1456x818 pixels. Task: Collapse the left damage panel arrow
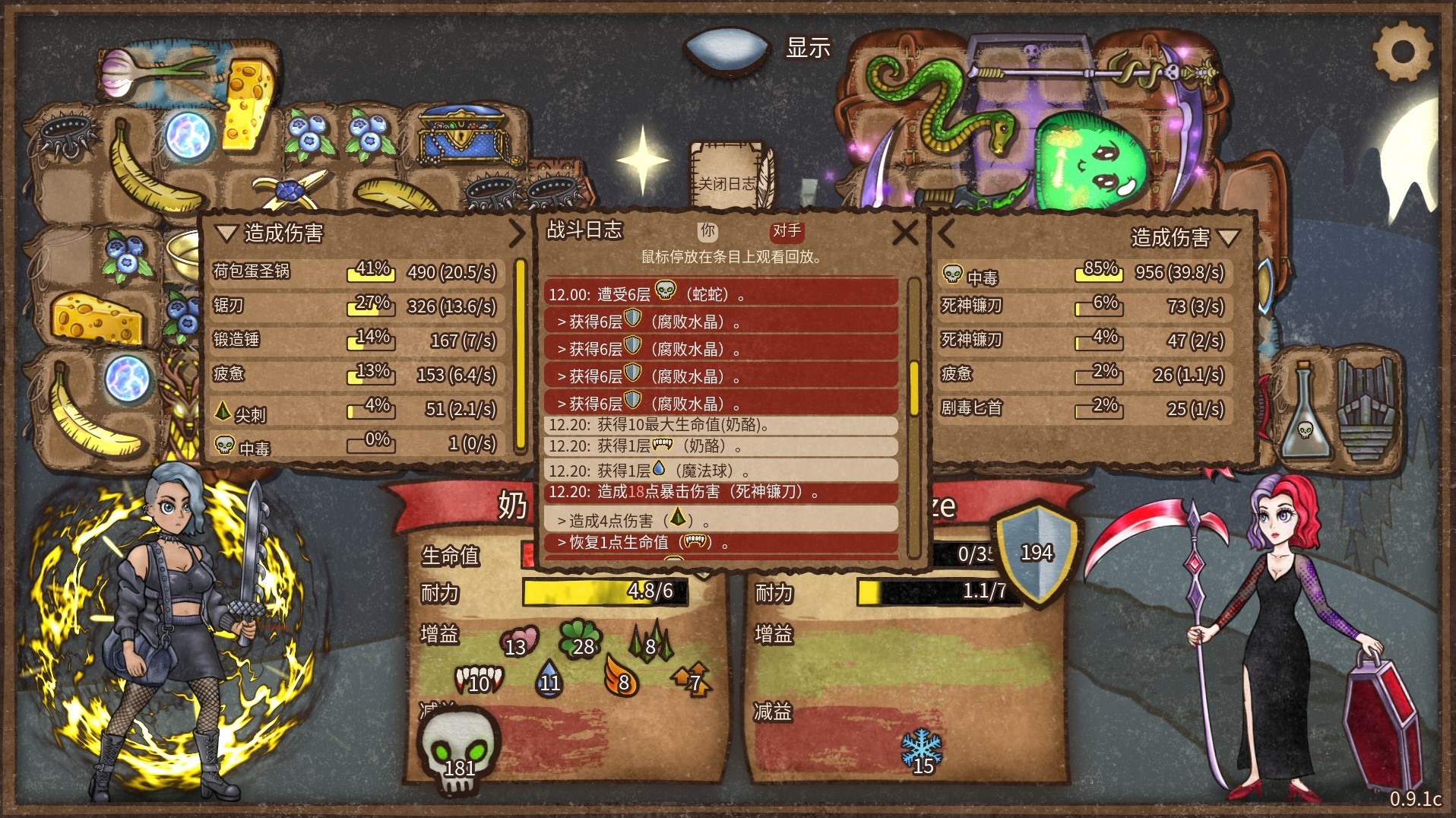[x=517, y=233]
